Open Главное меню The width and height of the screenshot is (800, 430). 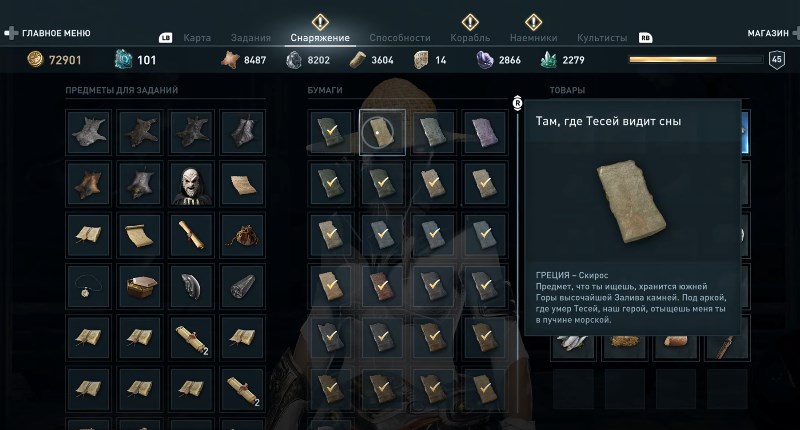coord(50,32)
